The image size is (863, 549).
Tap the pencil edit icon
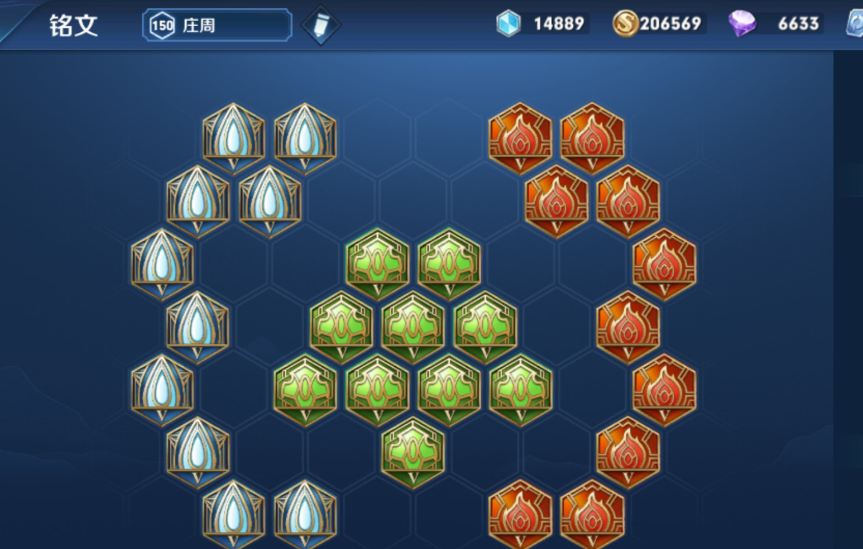pyautogui.click(x=320, y=25)
